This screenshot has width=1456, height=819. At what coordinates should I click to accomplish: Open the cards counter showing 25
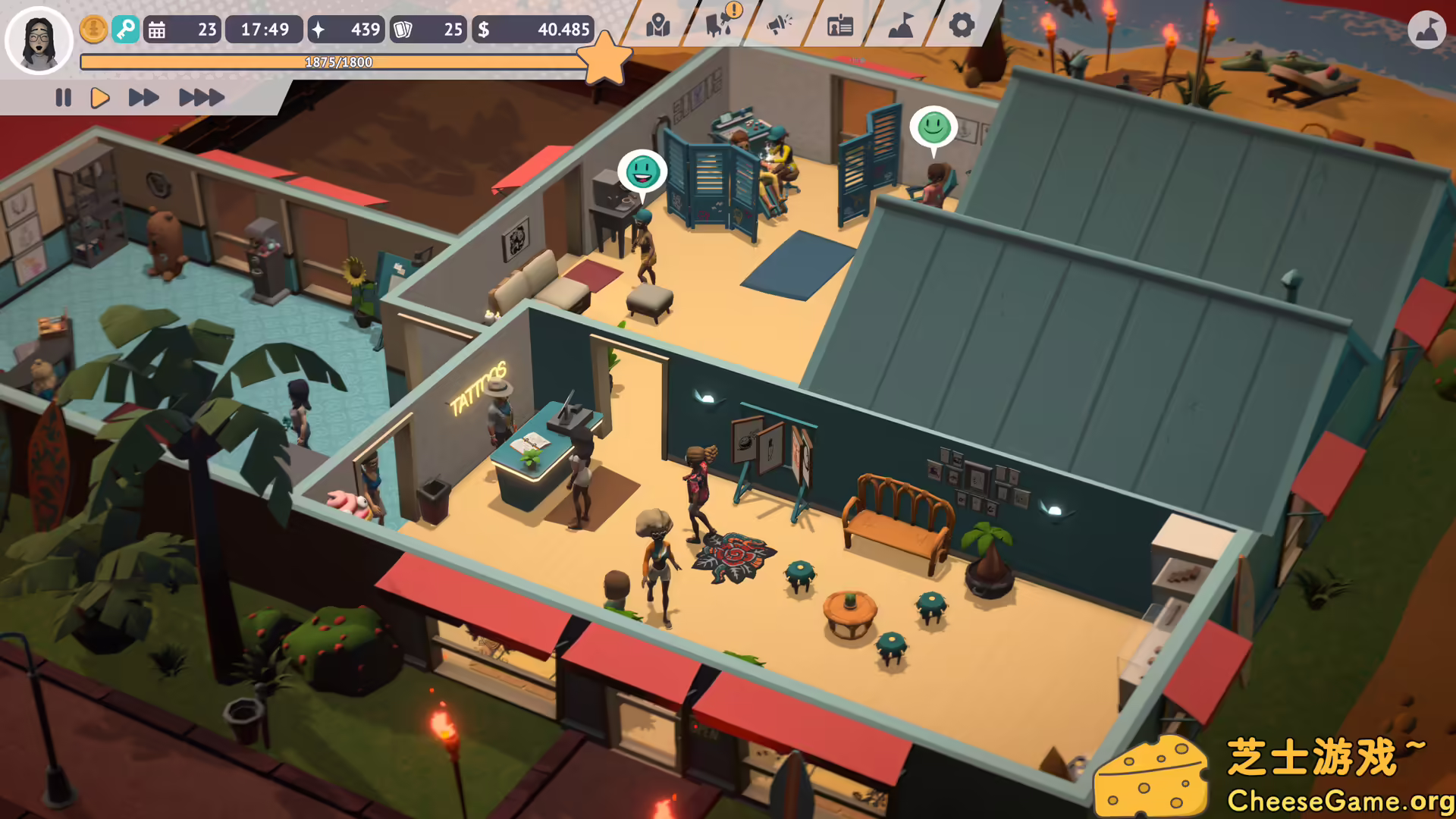(x=428, y=30)
